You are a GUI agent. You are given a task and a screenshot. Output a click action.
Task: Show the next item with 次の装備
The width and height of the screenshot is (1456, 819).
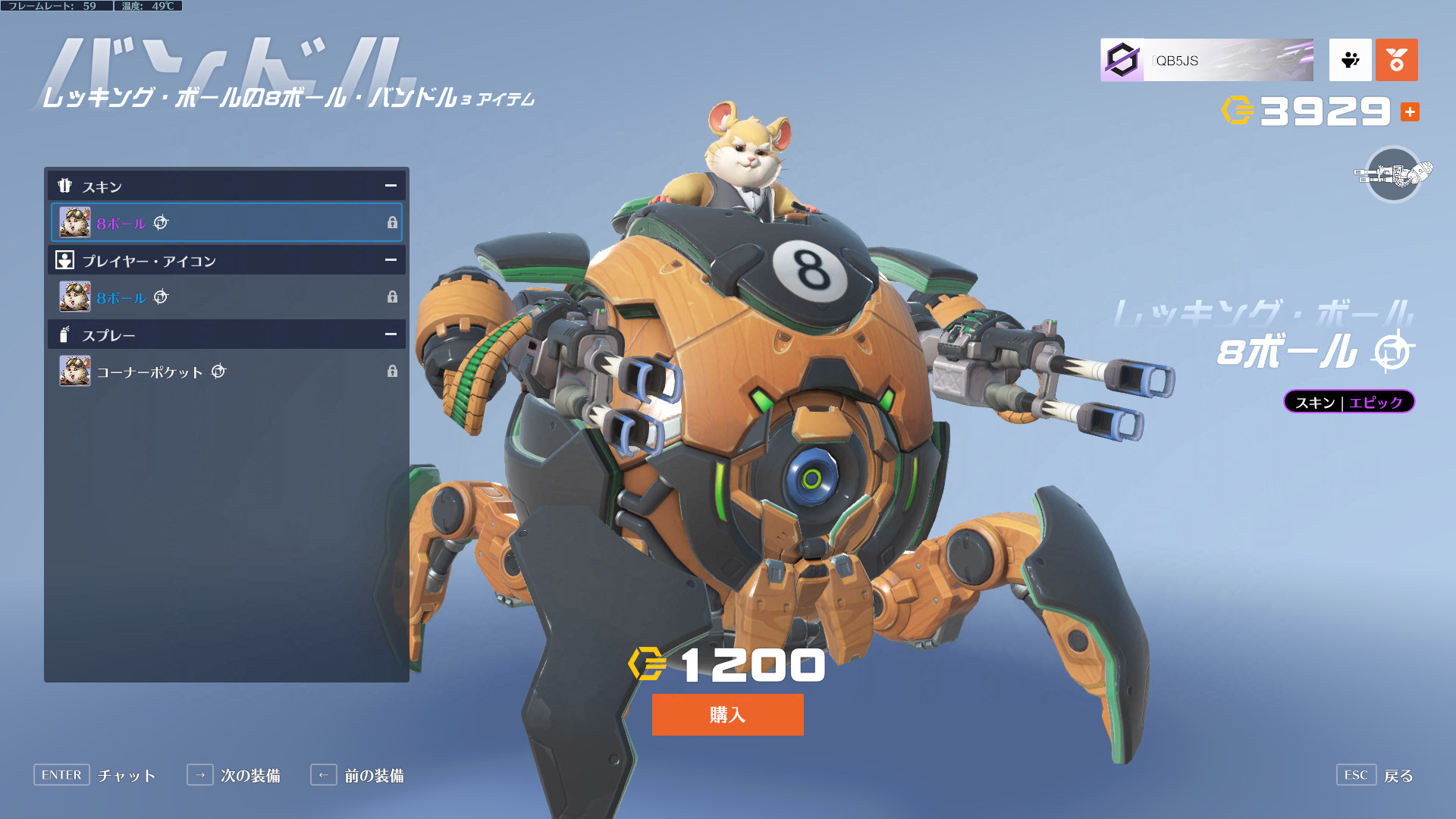coord(234,775)
